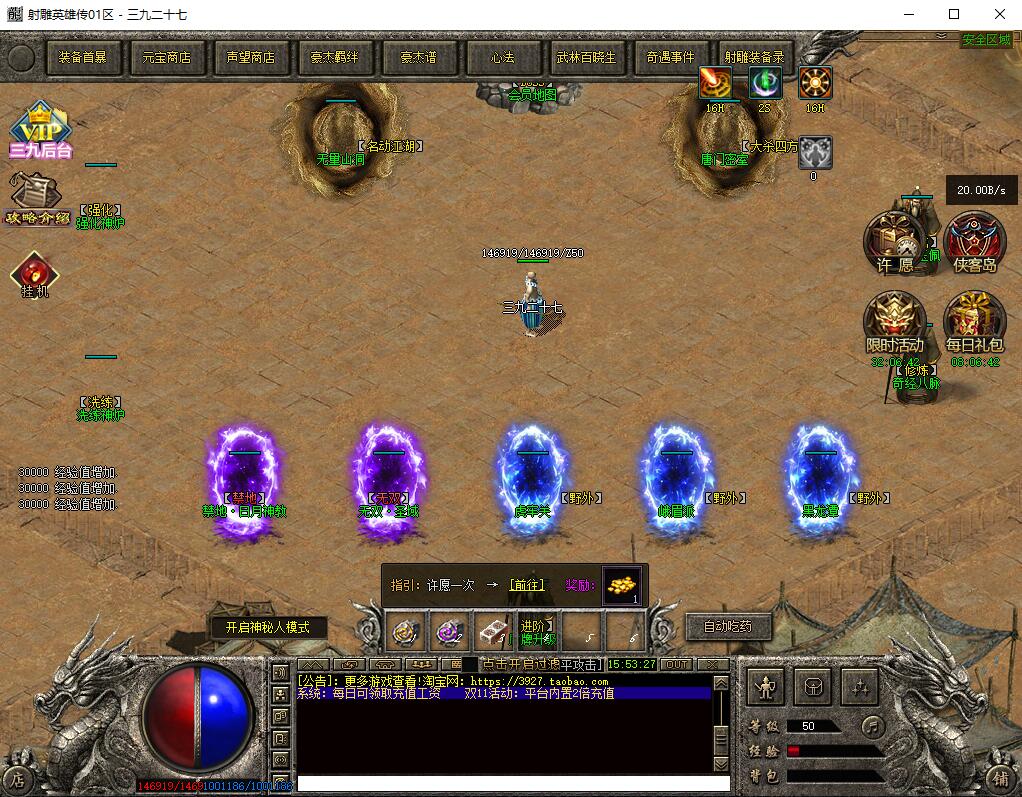Screen dimensions: 1022x797
Task: Toggle the 挂机 auto-battle icon
Action: [35, 275]
